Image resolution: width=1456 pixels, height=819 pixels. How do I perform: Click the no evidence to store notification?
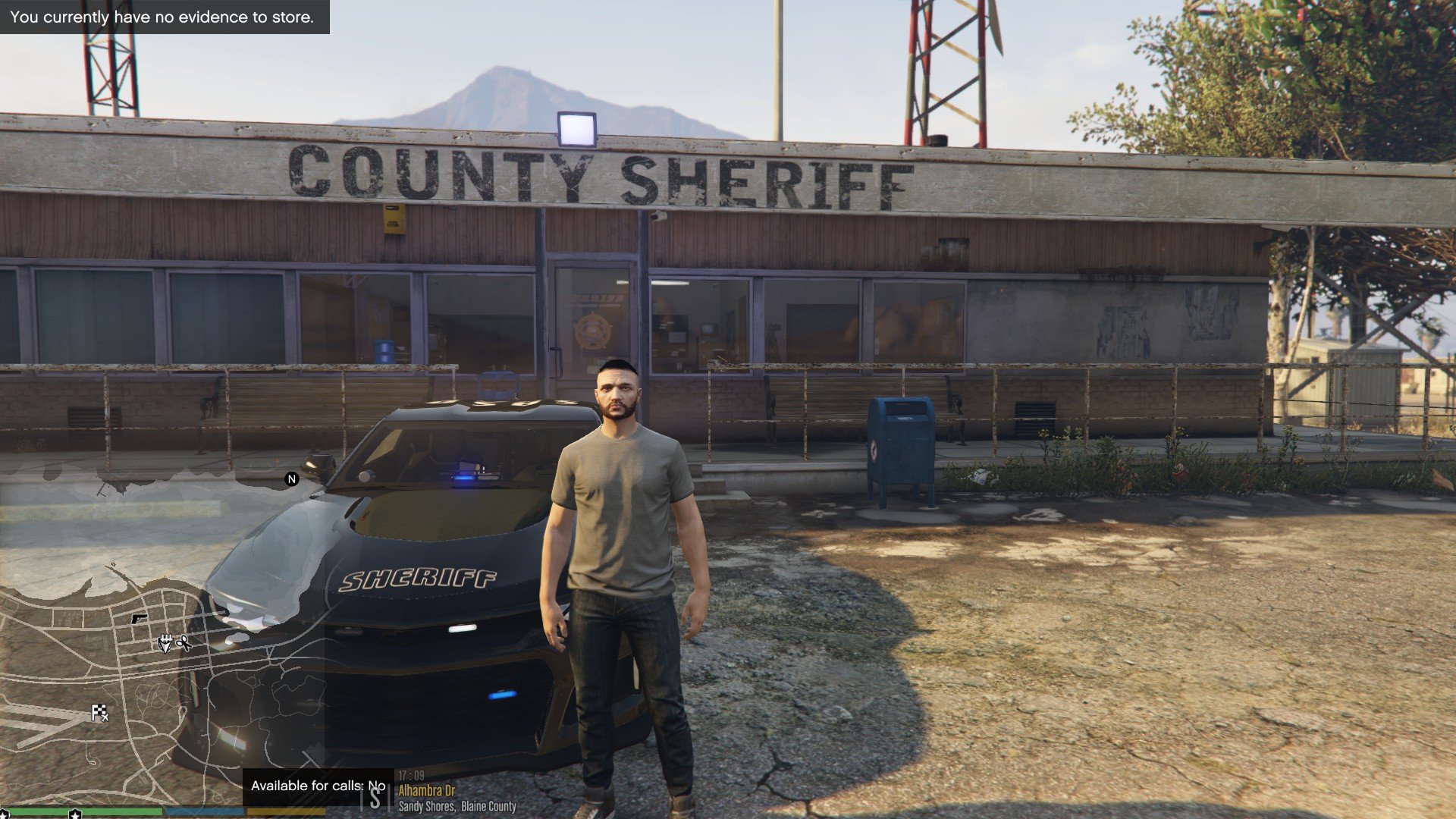click(x=163, y=17)
